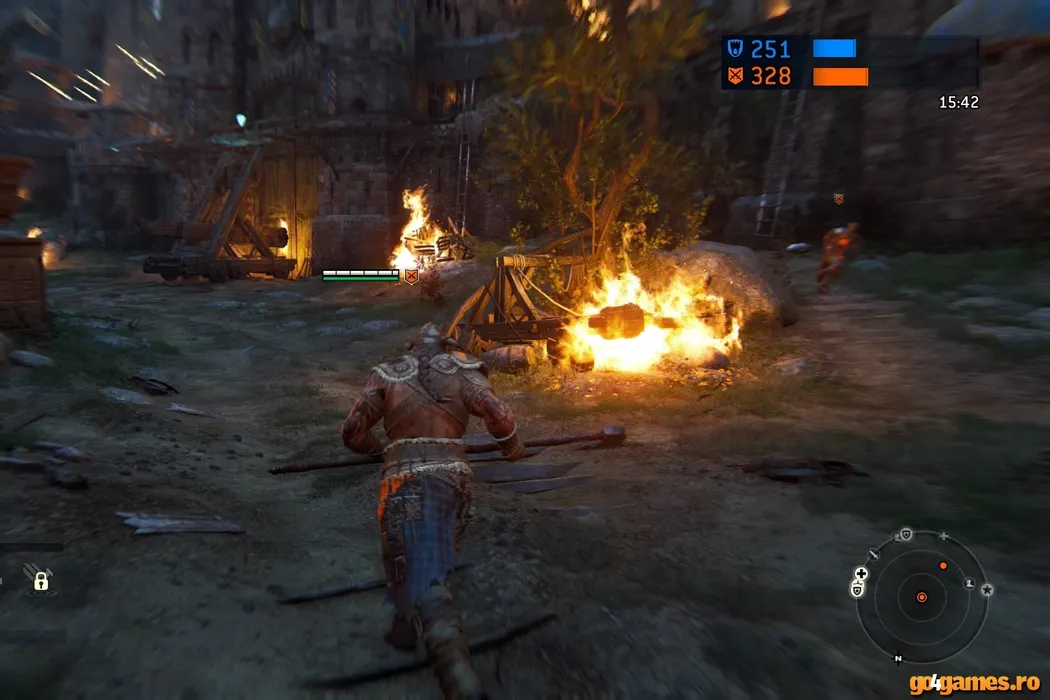1050x700 pixels.
Task: Select the sword marker on the minimap rim
Action: pos(874,553)
